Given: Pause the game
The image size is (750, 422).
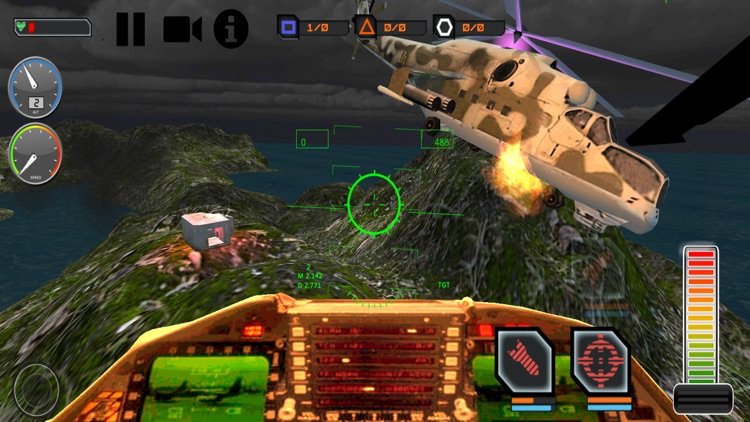Looking at the screenshot, I should pos(130,28).
